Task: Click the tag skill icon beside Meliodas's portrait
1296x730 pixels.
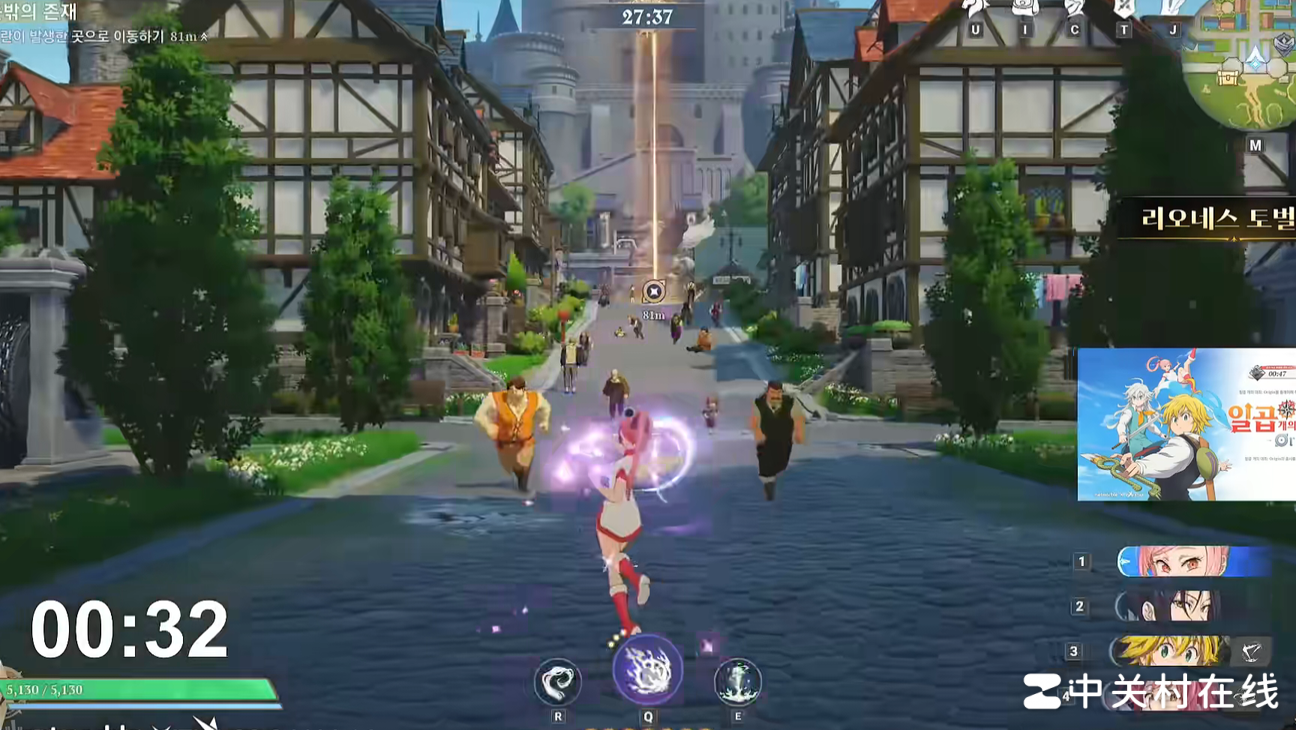Action: point(1250,651)
